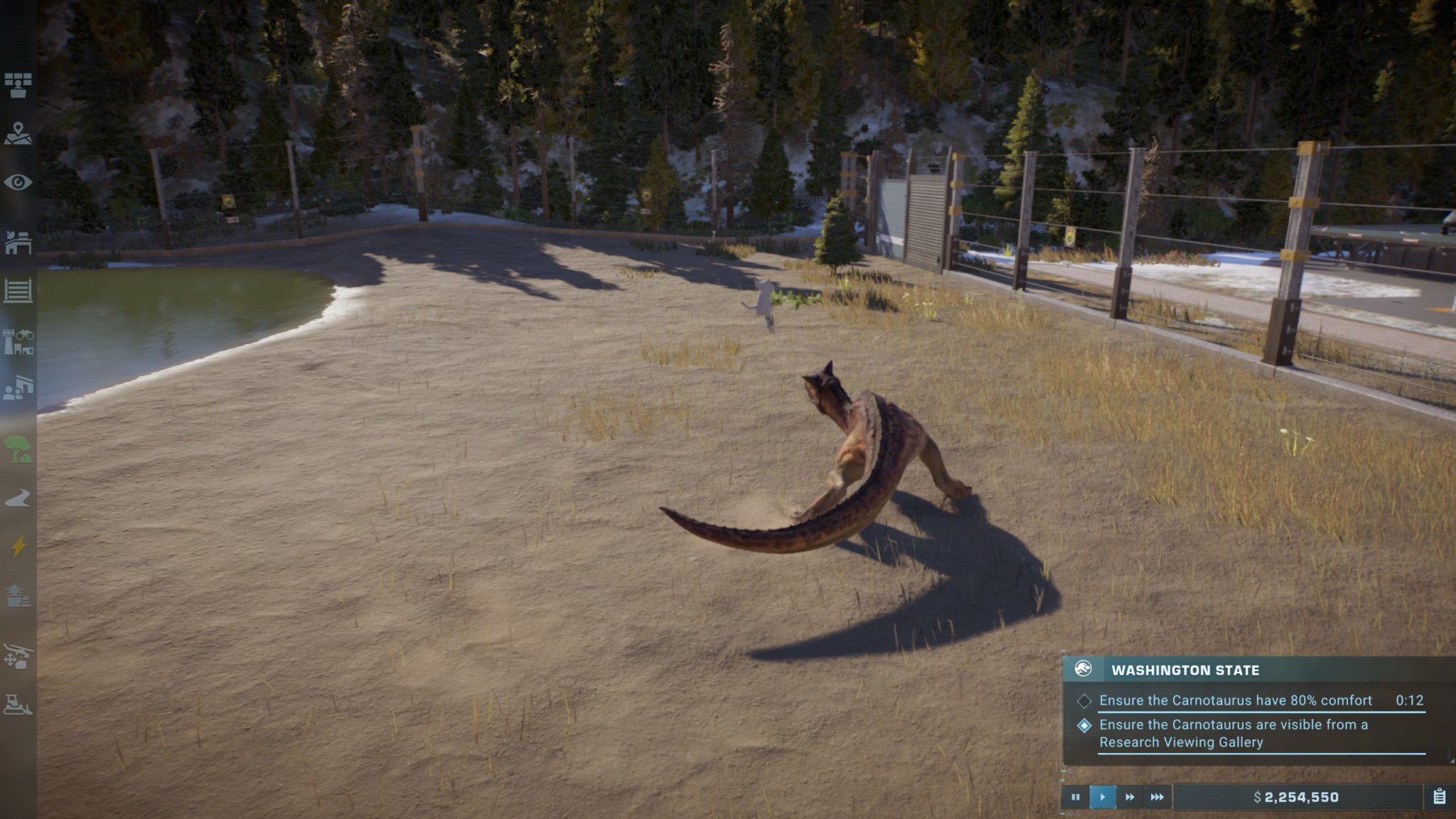This screenshot has width=1456, height=819.
Task: Open the control room management menu
Action: click(x=18, y=85)
